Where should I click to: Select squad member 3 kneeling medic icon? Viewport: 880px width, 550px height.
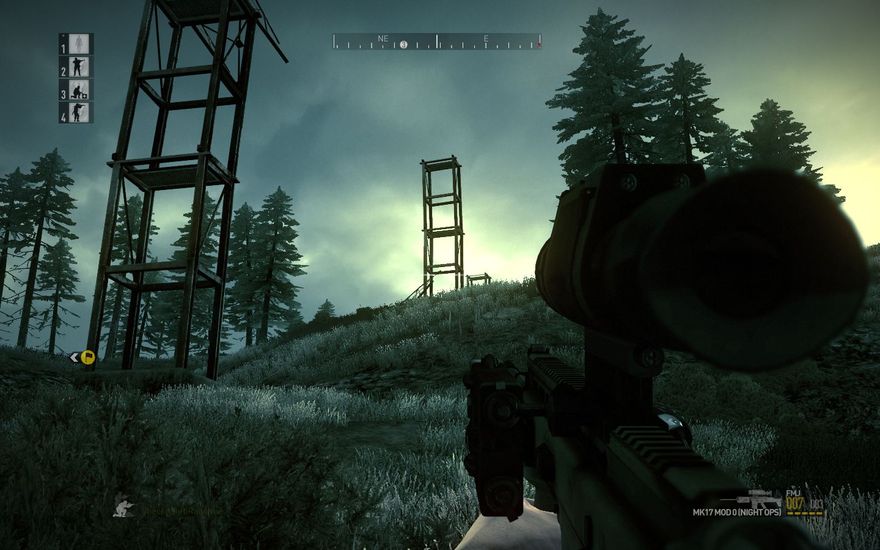pos(80,90)
